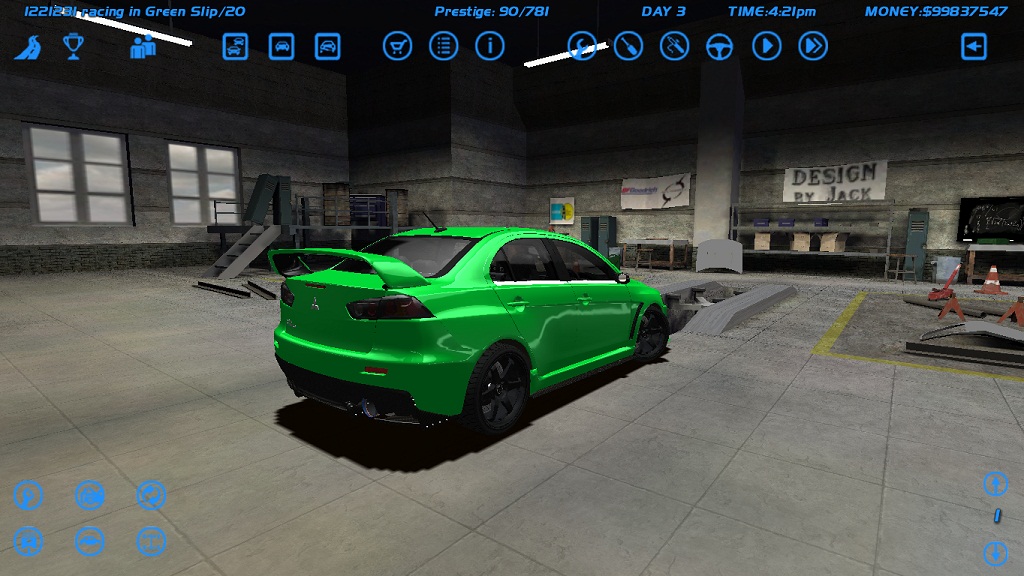Click the play arrow button
This screenshot has height=576, width=1024.
766,46
